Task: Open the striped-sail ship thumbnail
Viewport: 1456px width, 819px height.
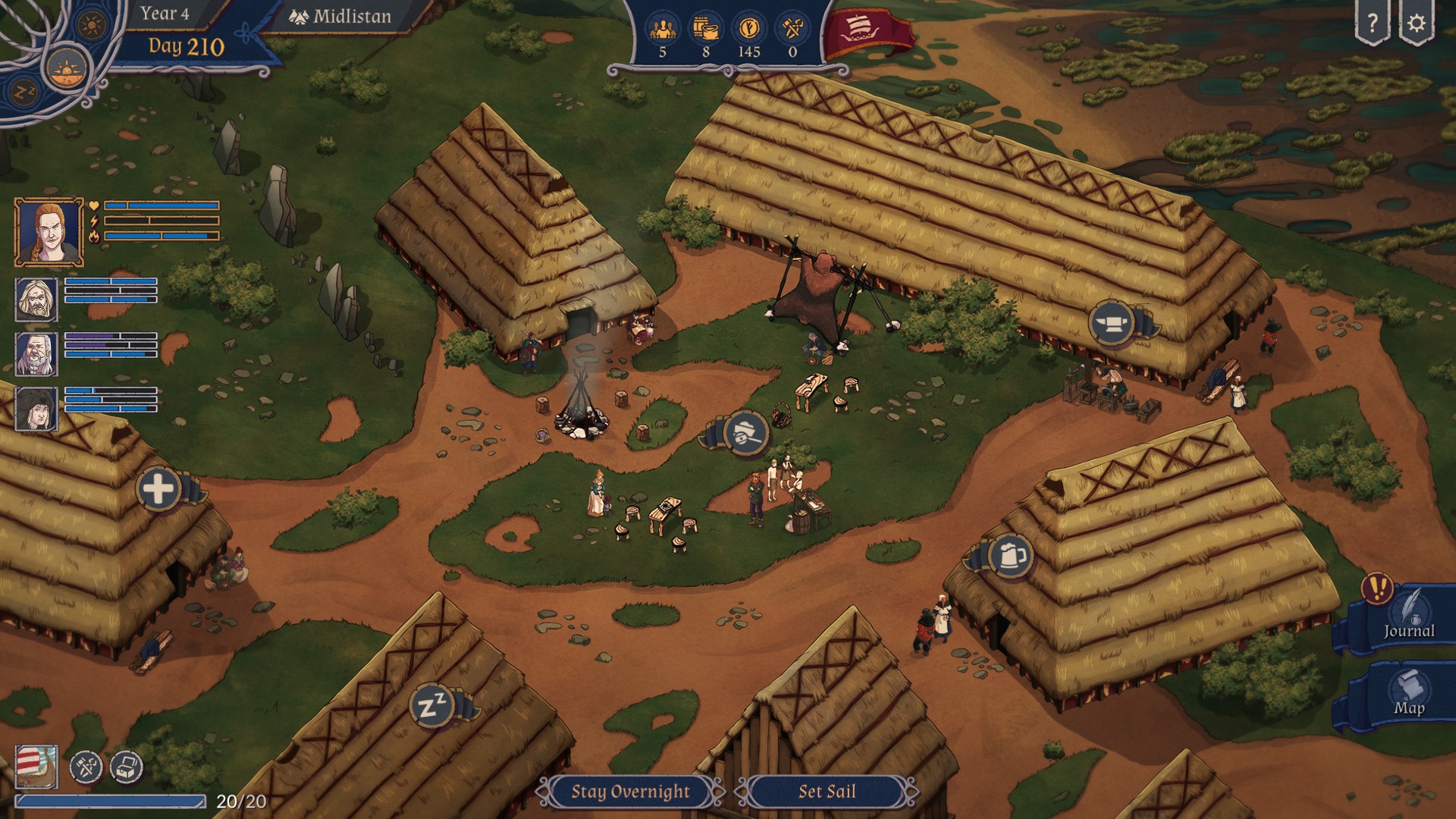Action: [36, 767]
